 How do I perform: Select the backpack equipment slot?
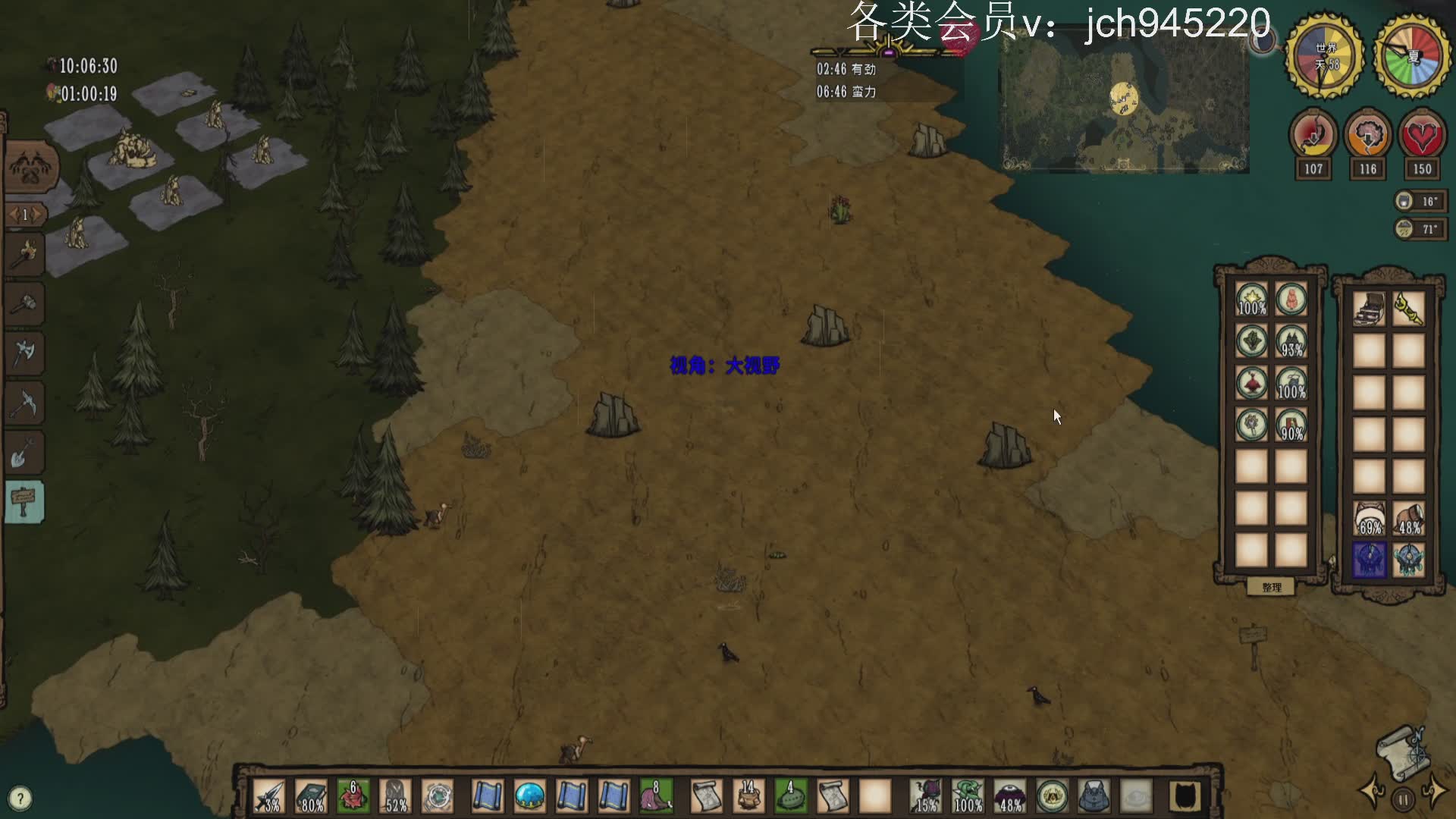pos(1093,797)
